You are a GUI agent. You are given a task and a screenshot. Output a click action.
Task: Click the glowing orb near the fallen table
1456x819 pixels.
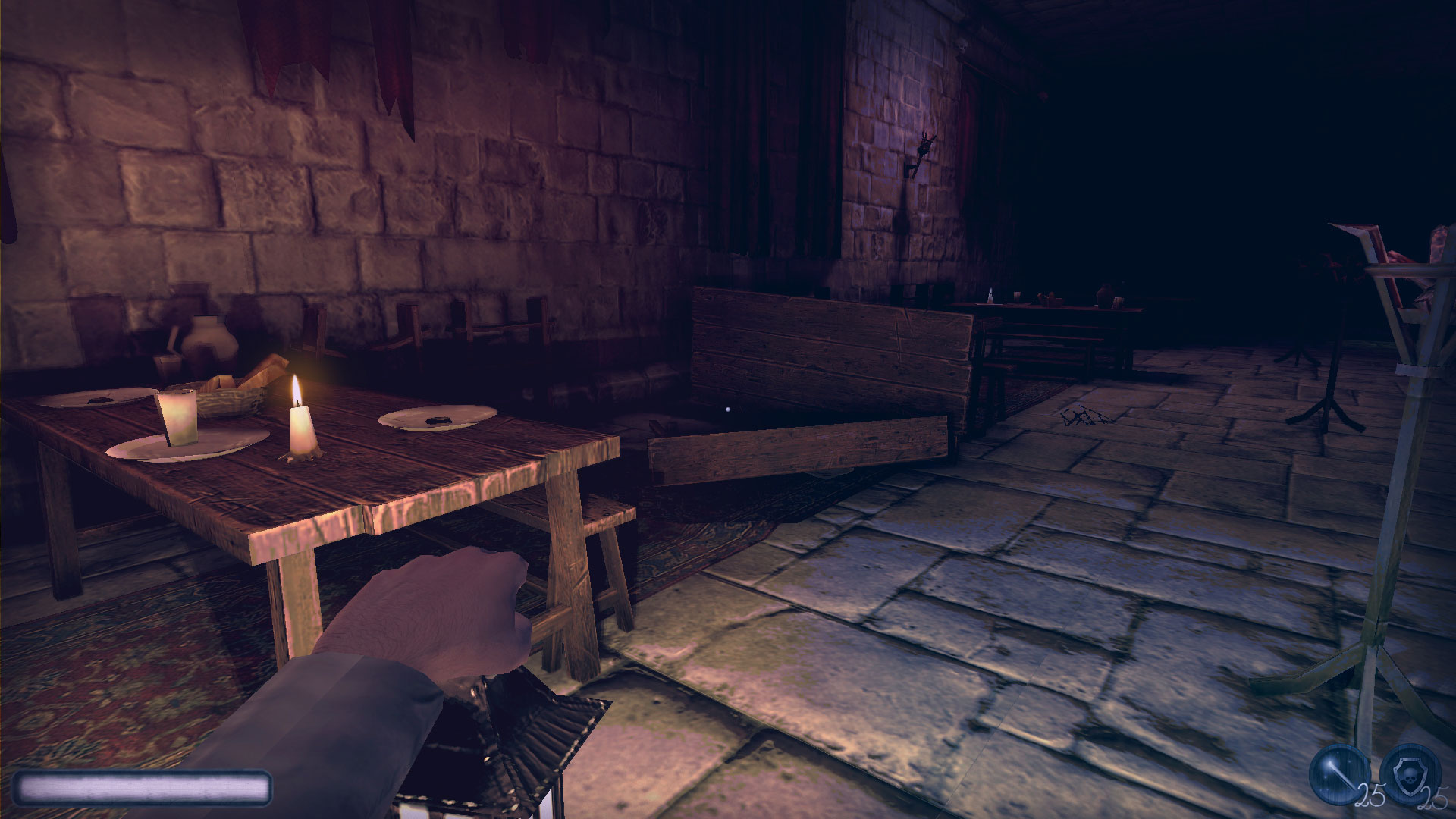727,410
